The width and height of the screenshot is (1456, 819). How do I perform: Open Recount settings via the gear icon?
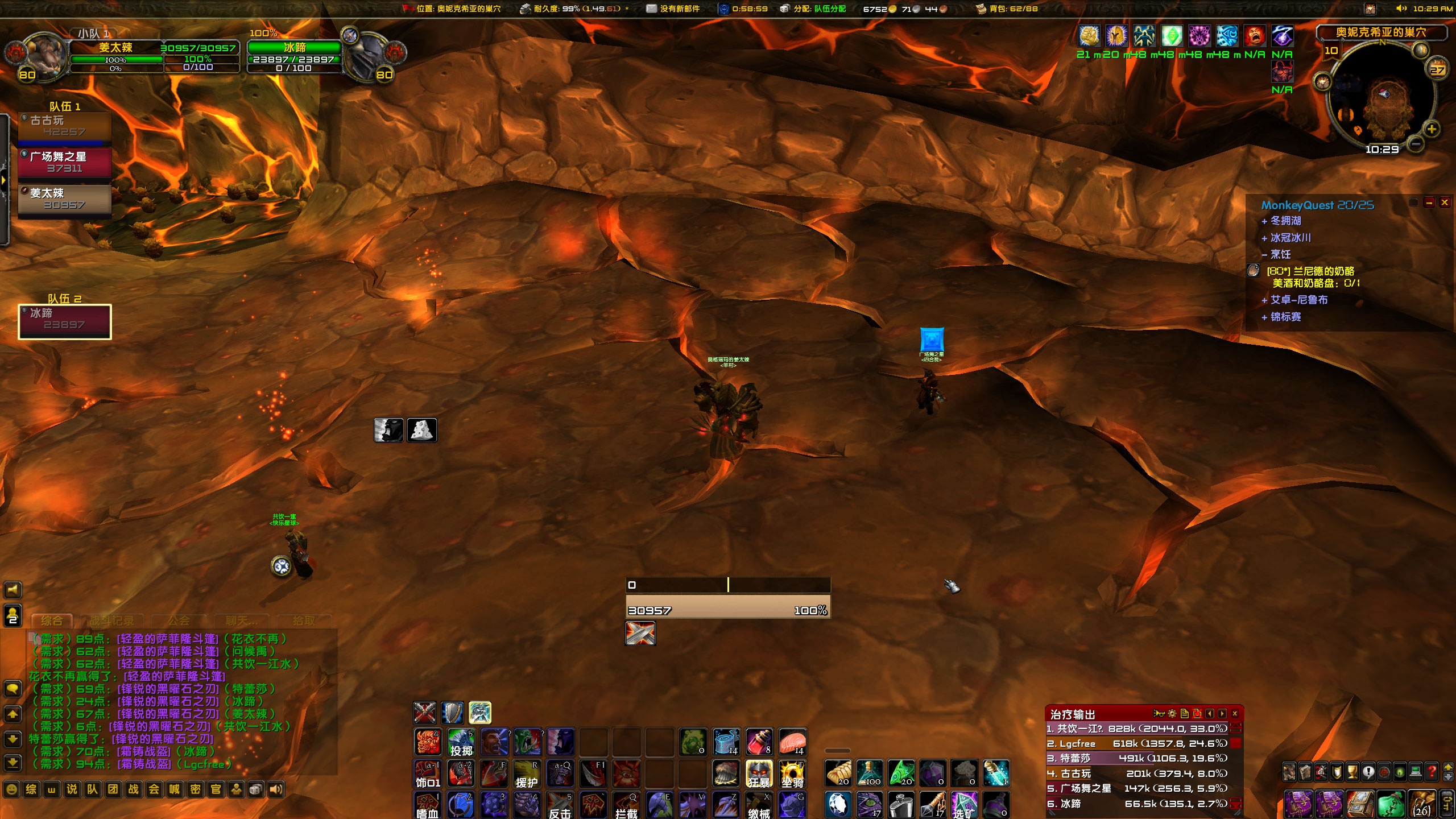[1172, 714]
